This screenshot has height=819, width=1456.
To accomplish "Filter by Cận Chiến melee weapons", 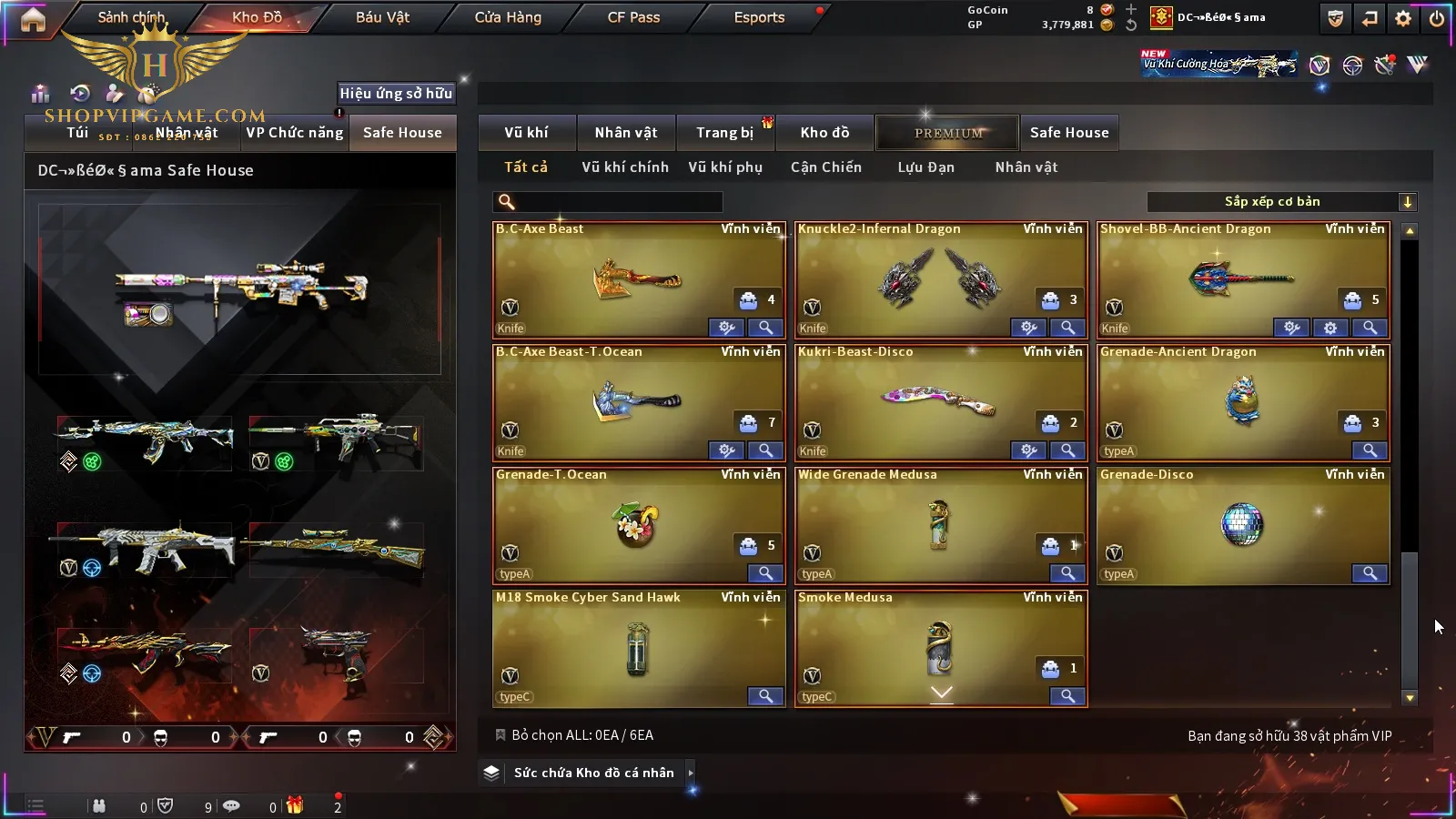I will (825, 167).
